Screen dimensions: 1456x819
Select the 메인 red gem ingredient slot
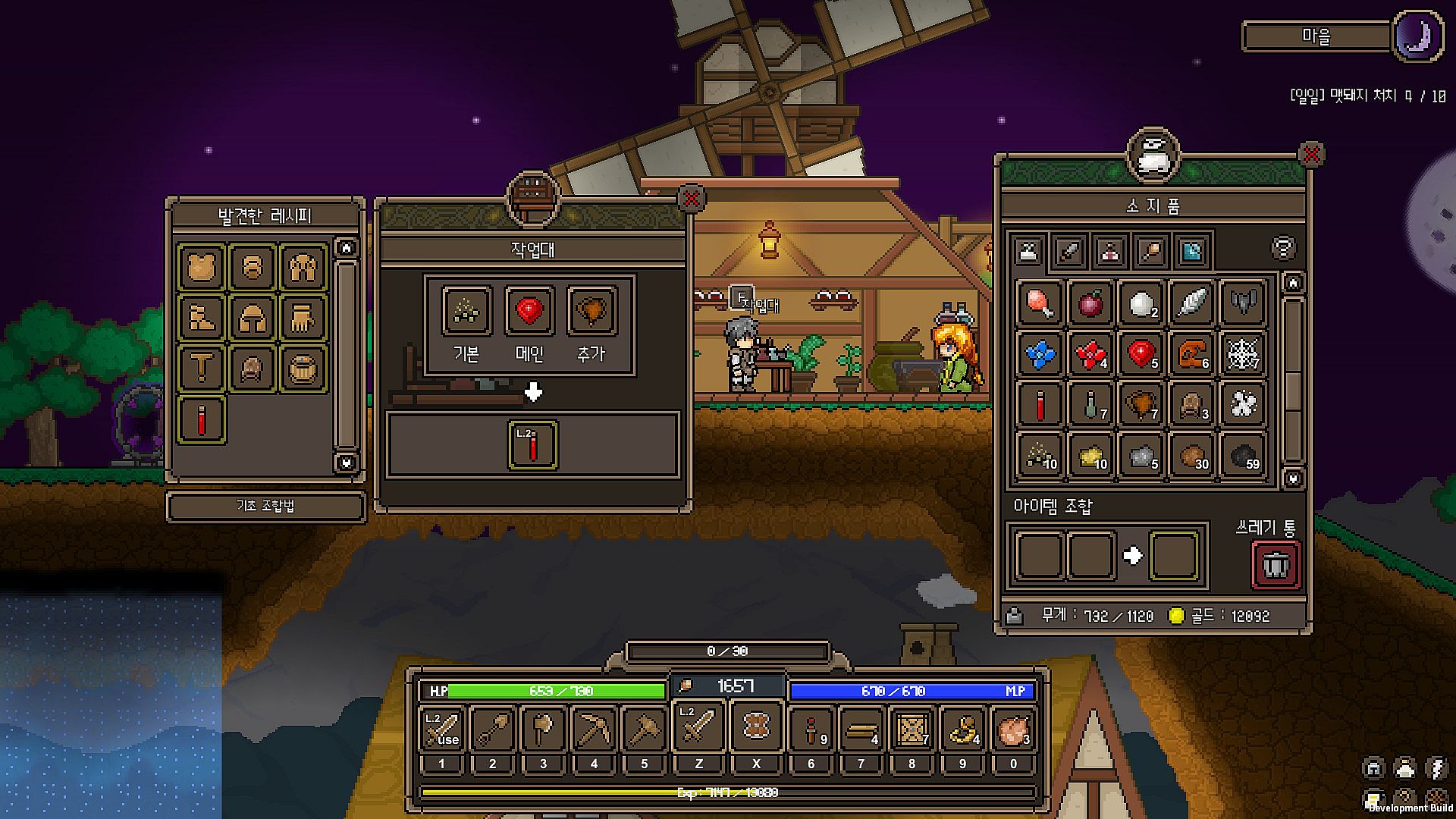click(529, 310)
